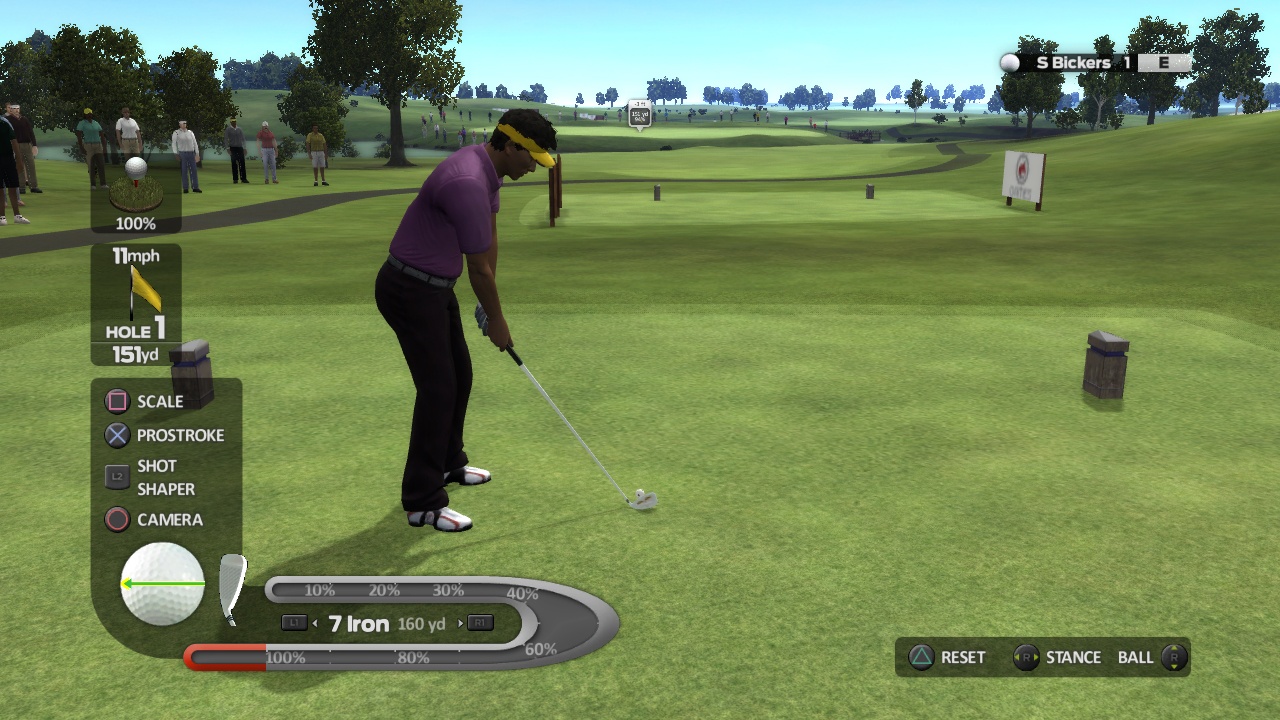Switch Camera using the circle button icon
Screen dimensions: 1280x720
[x=117, y=520]
